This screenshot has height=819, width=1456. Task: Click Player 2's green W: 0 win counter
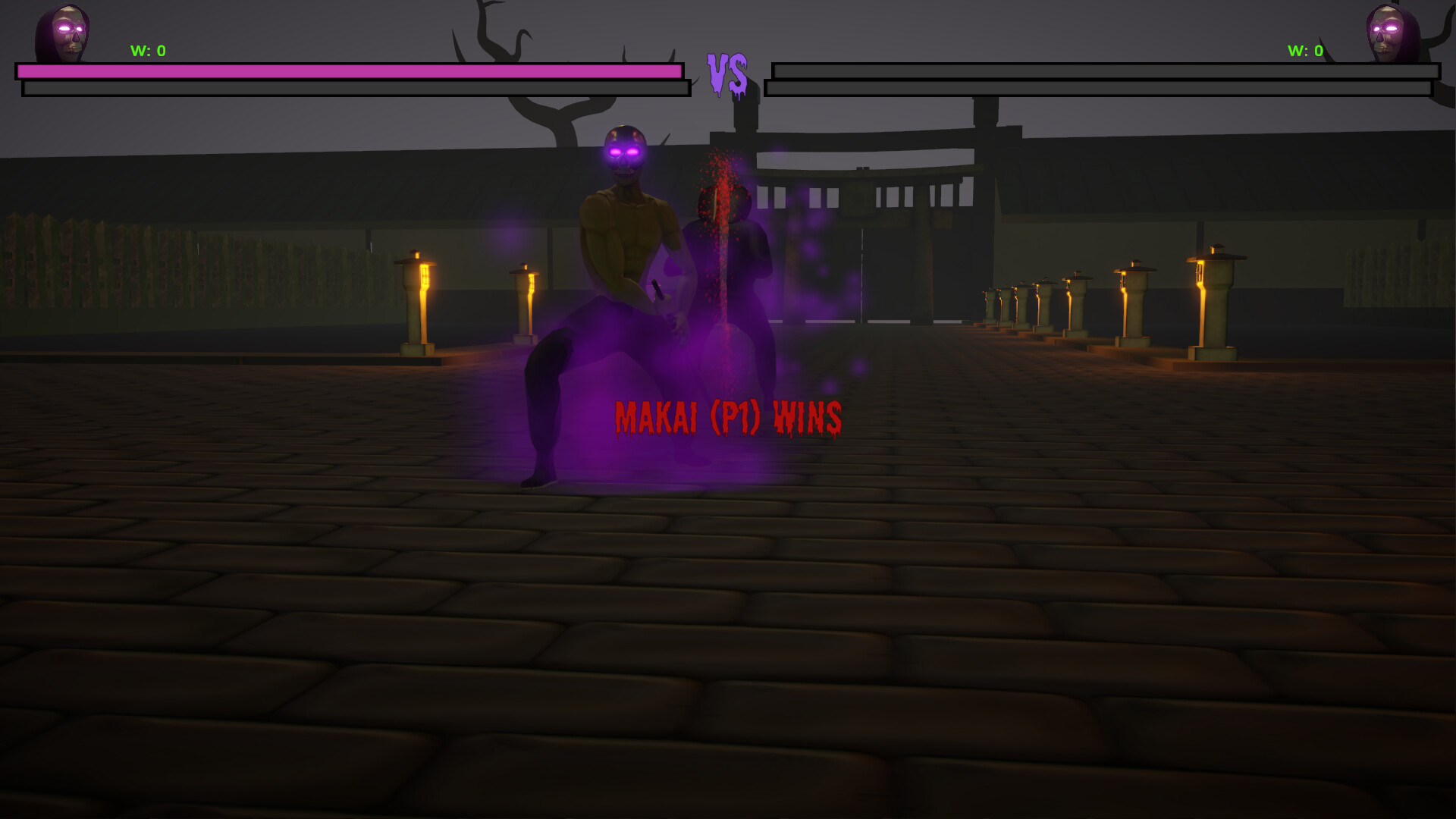(1304, 52)
